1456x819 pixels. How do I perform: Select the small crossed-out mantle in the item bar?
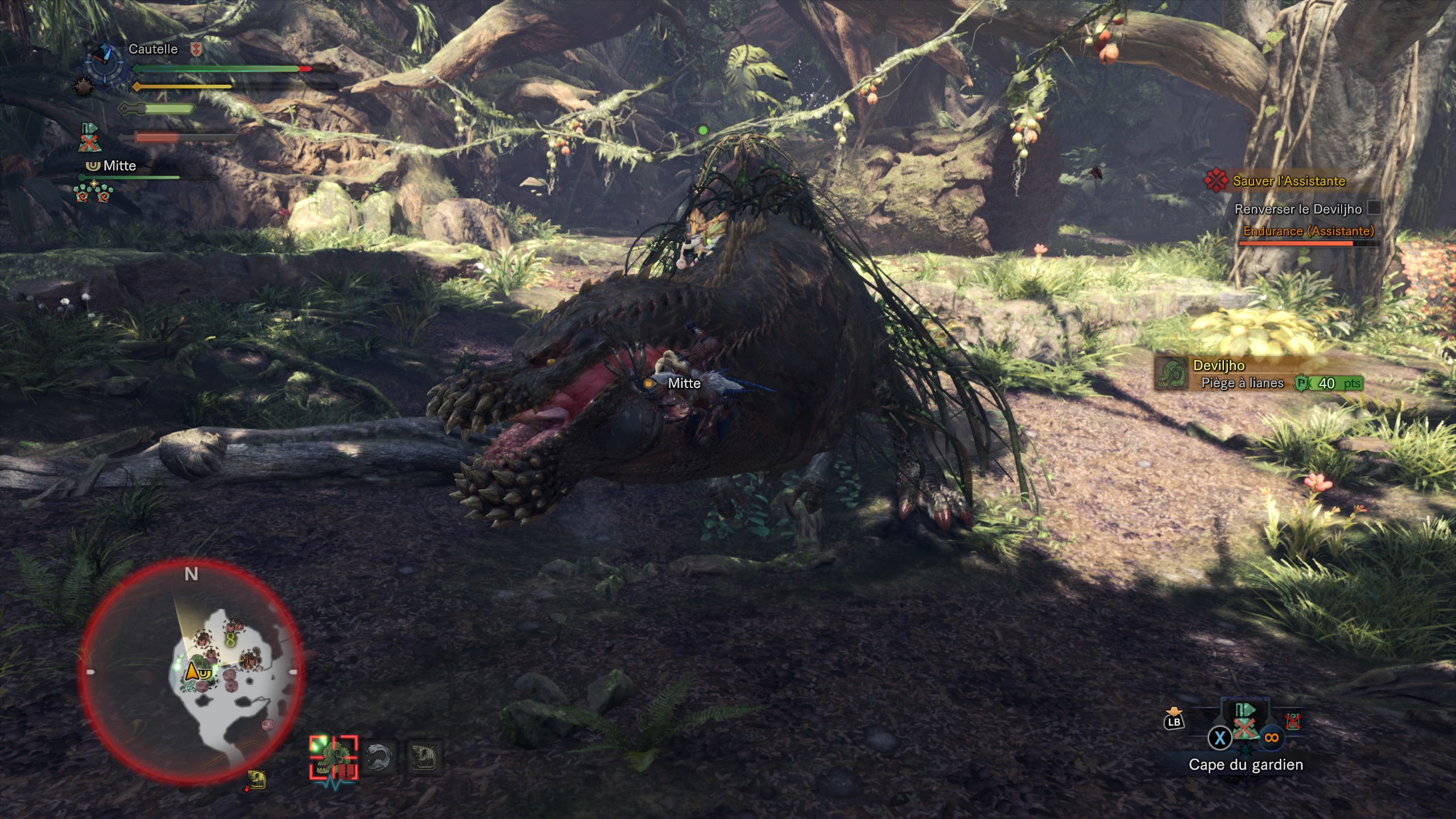point(1293,722)
